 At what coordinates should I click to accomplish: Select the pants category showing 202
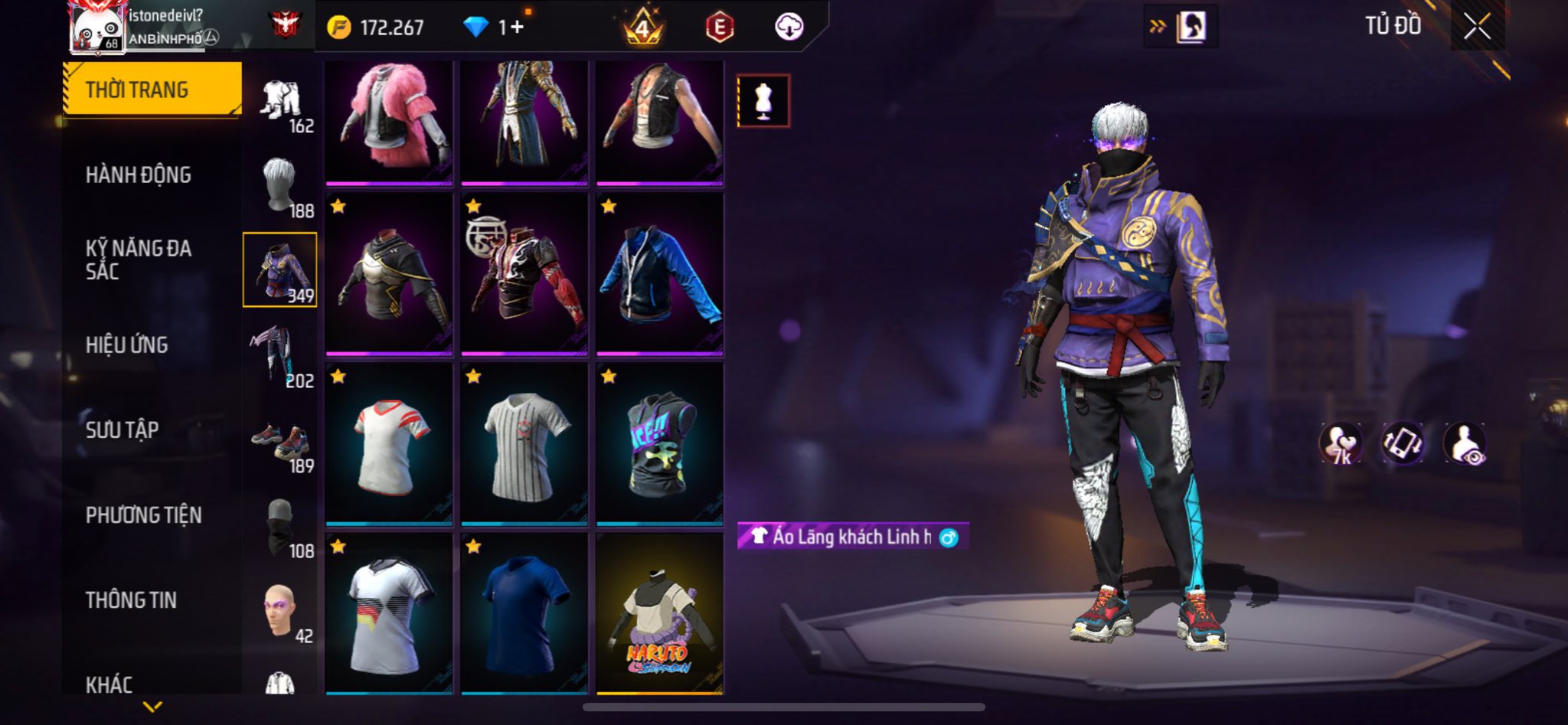coord(280,357)
